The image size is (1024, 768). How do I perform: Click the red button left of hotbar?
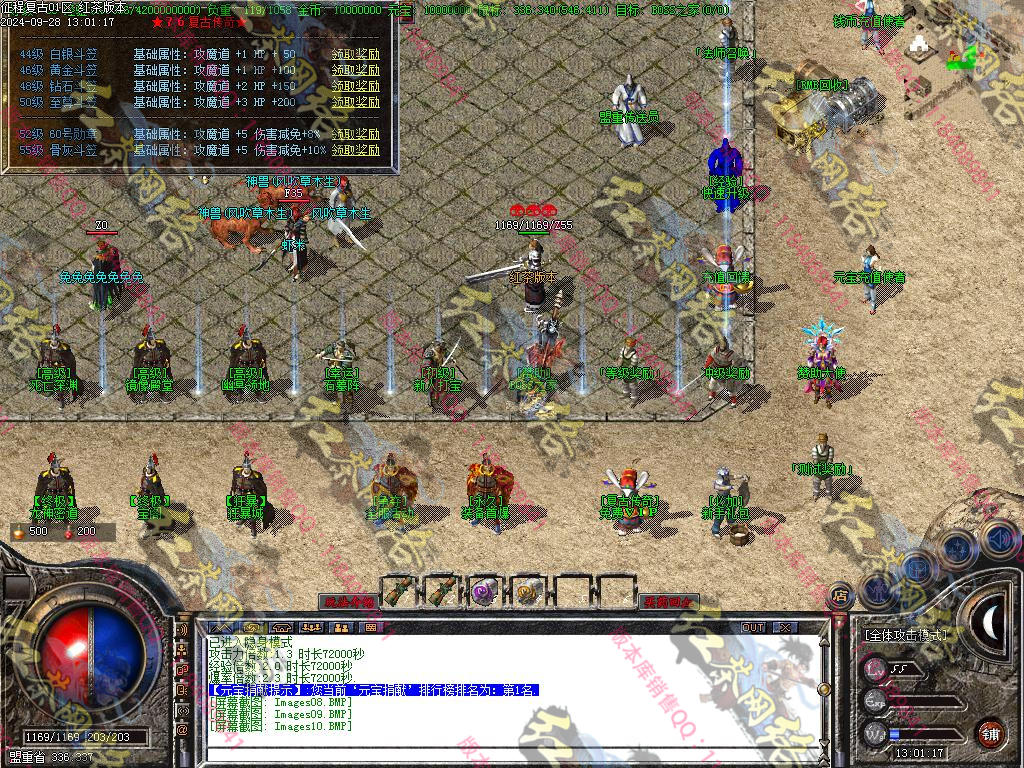point(348,602)
